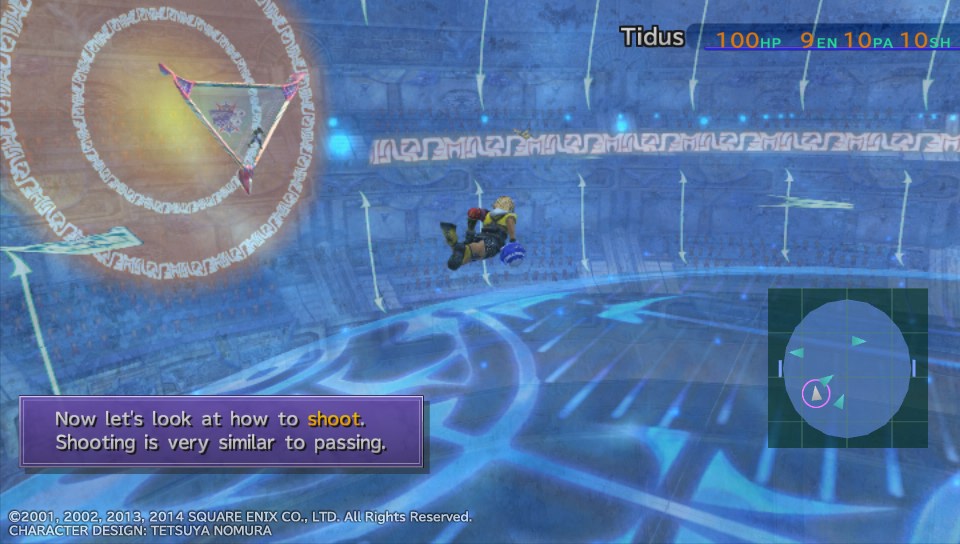Click the blitzball radar minimap

pos(847,367)
